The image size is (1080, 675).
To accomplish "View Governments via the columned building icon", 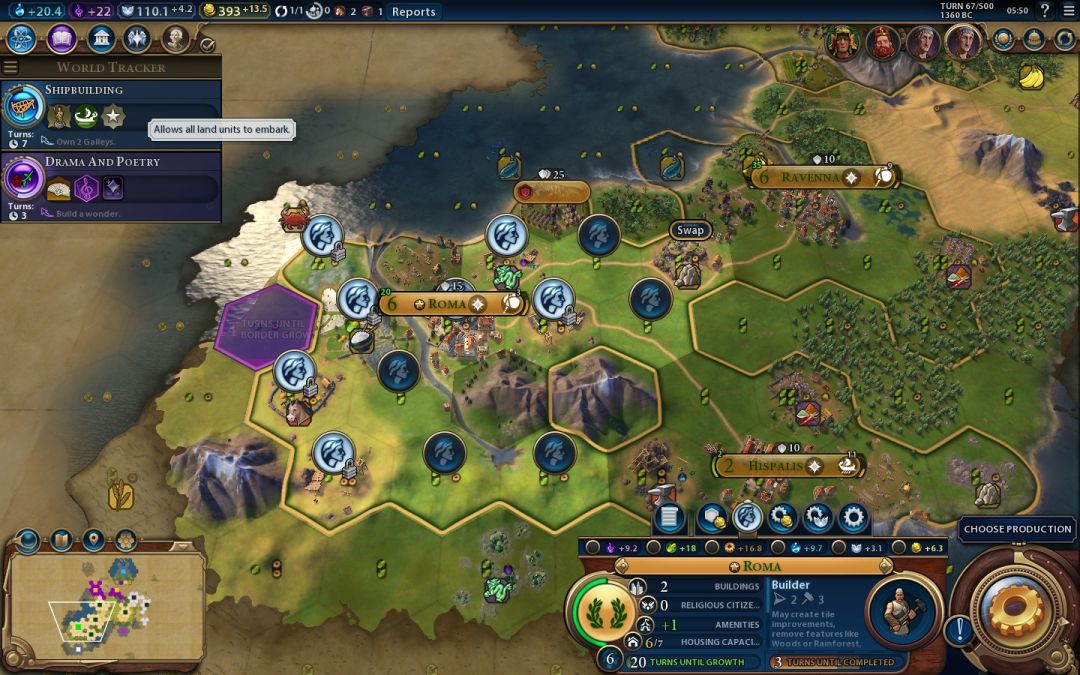I will 100,39.
